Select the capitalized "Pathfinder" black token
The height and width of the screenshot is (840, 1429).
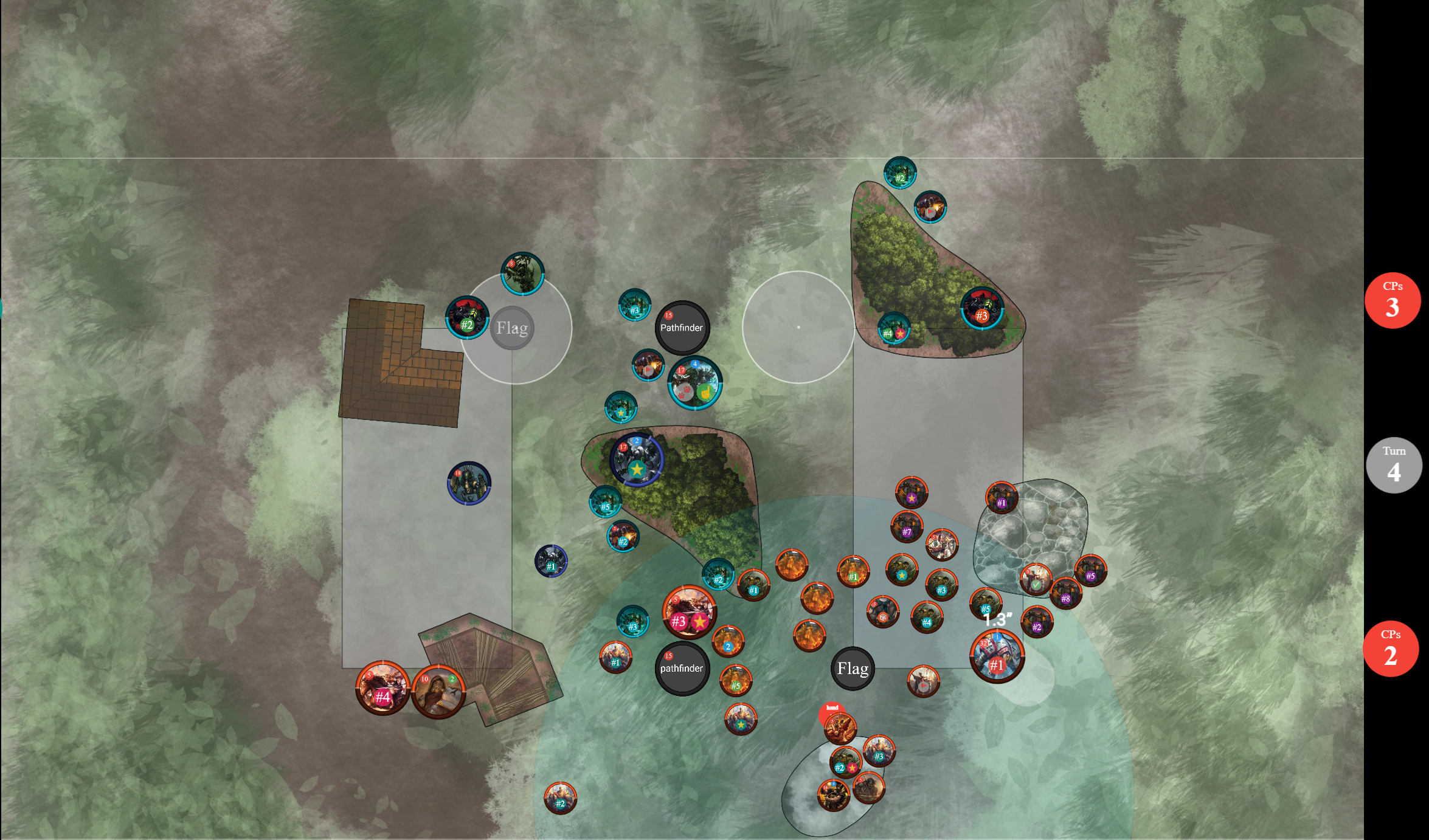[x=682, y=327]
